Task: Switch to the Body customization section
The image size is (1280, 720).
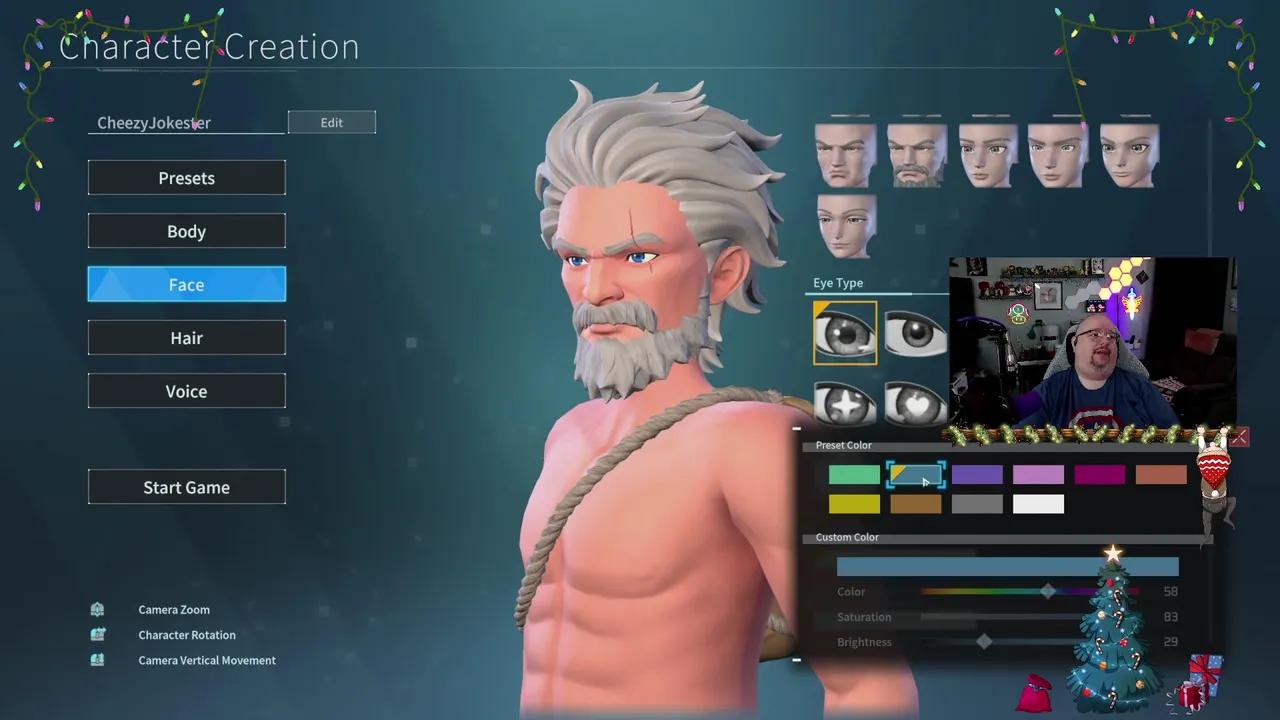Action: click(x=186, y=231)
